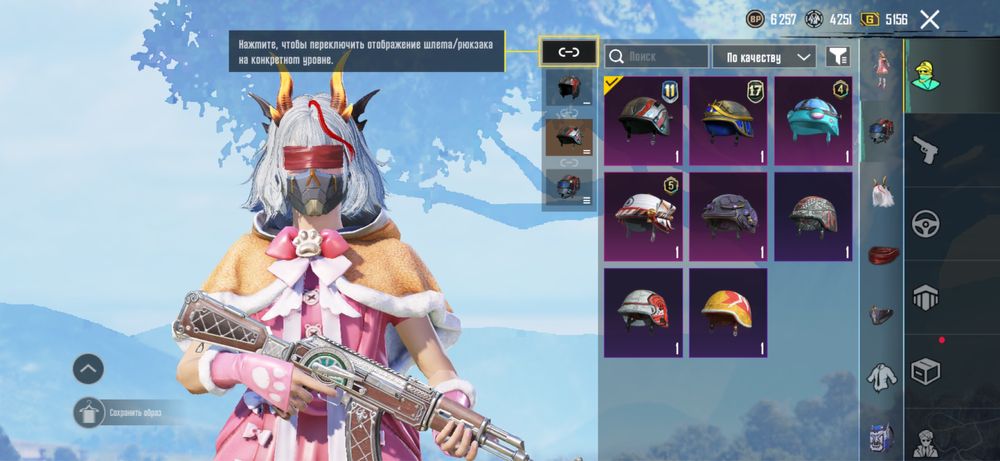Expand the round up-arrow button
The height and width of the screenshot is (461, 1000).
88,369
